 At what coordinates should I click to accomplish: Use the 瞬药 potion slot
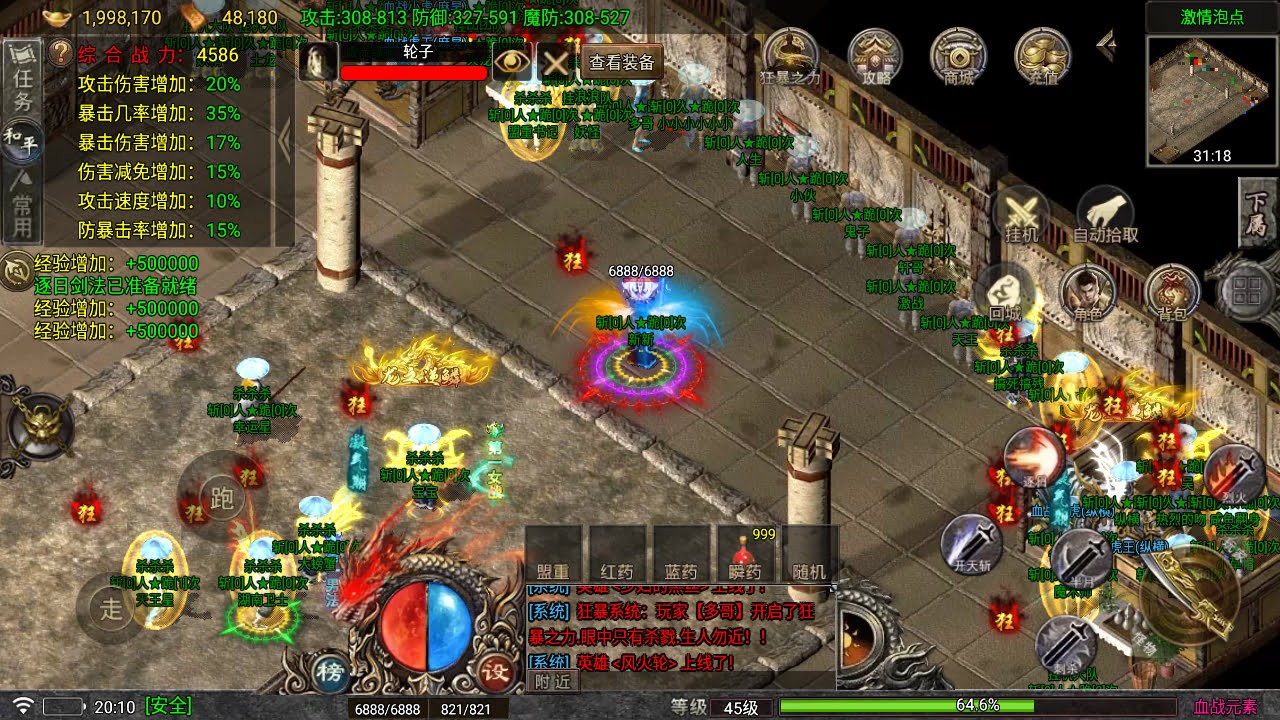(x=745, y=554)
